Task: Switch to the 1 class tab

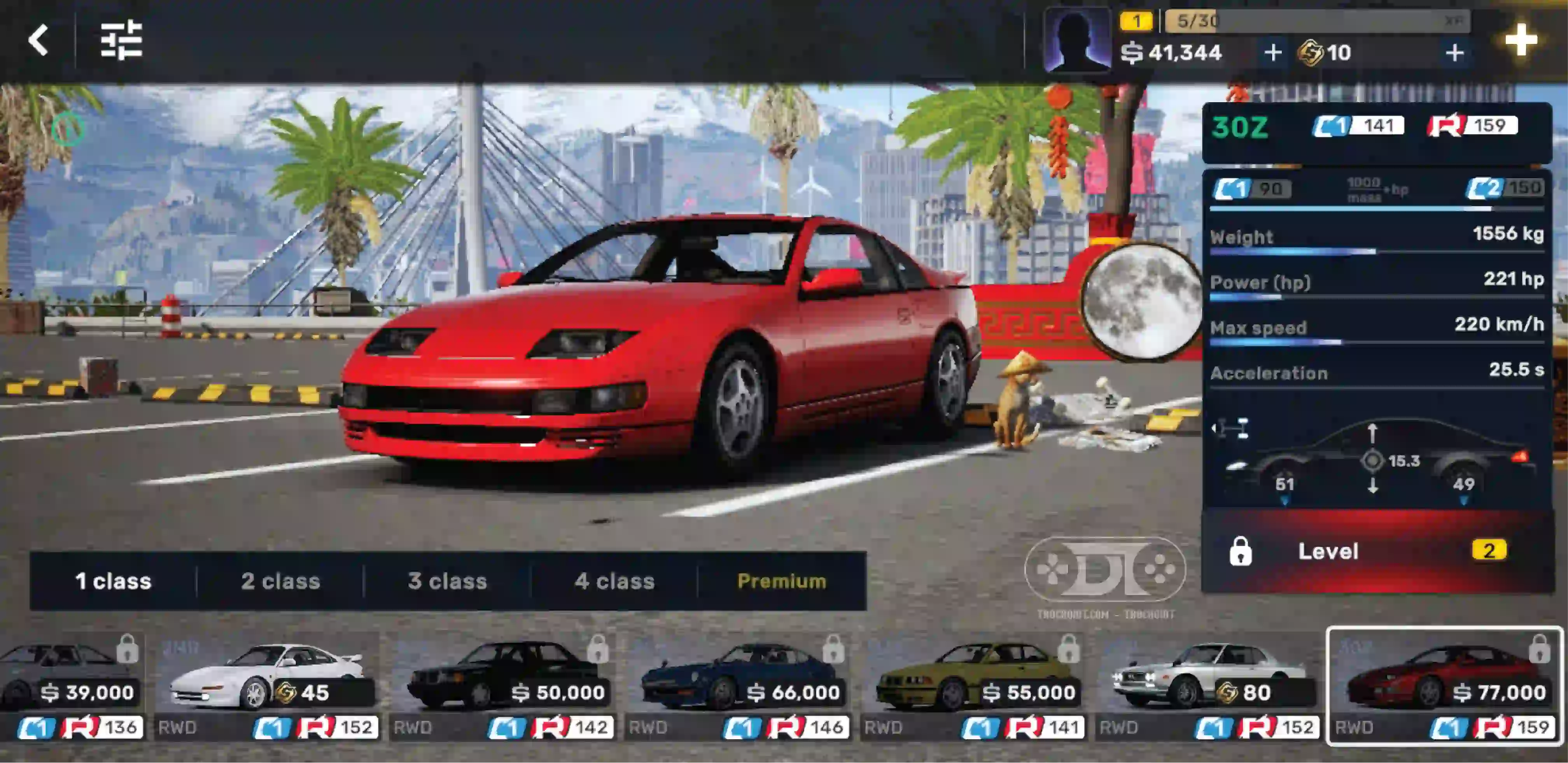Action: 113,581
